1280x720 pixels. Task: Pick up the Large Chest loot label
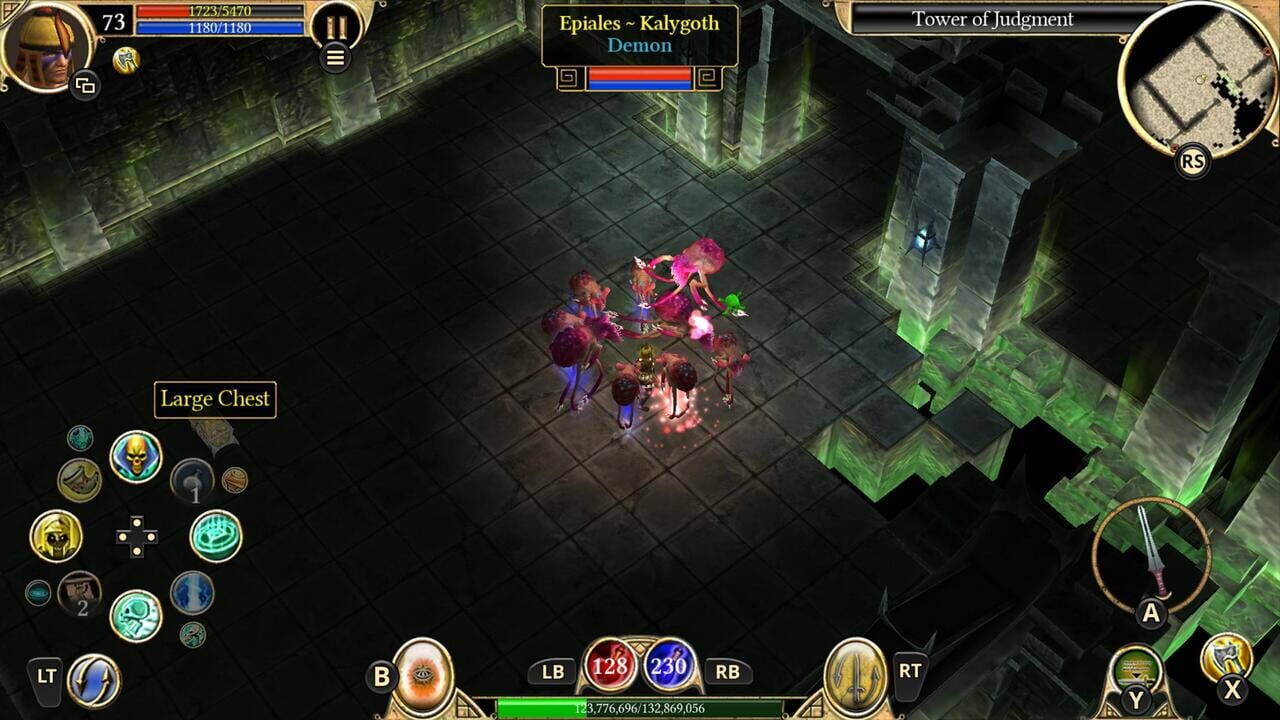[213, 399]
